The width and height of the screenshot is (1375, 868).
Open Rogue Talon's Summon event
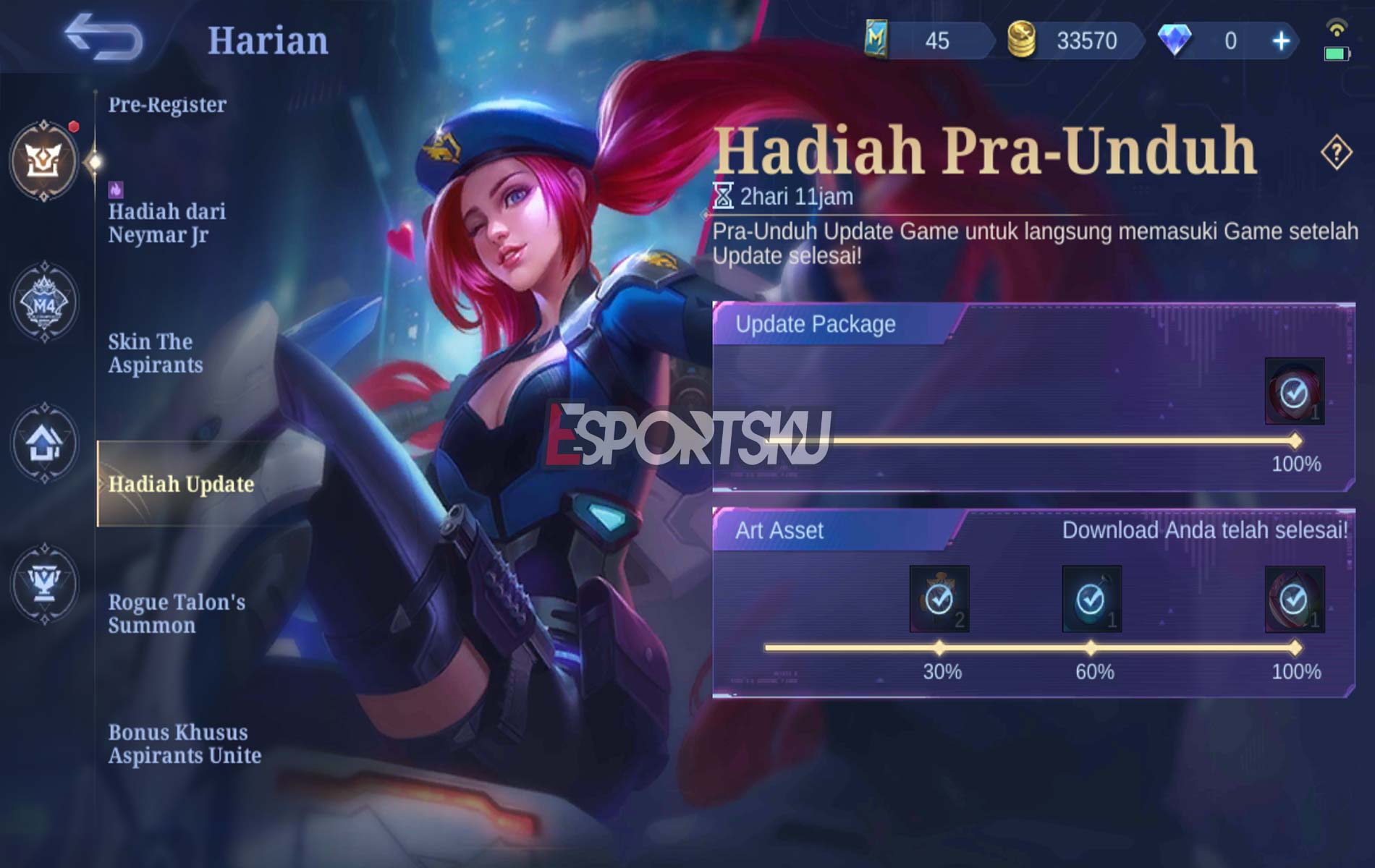(176, 615)
